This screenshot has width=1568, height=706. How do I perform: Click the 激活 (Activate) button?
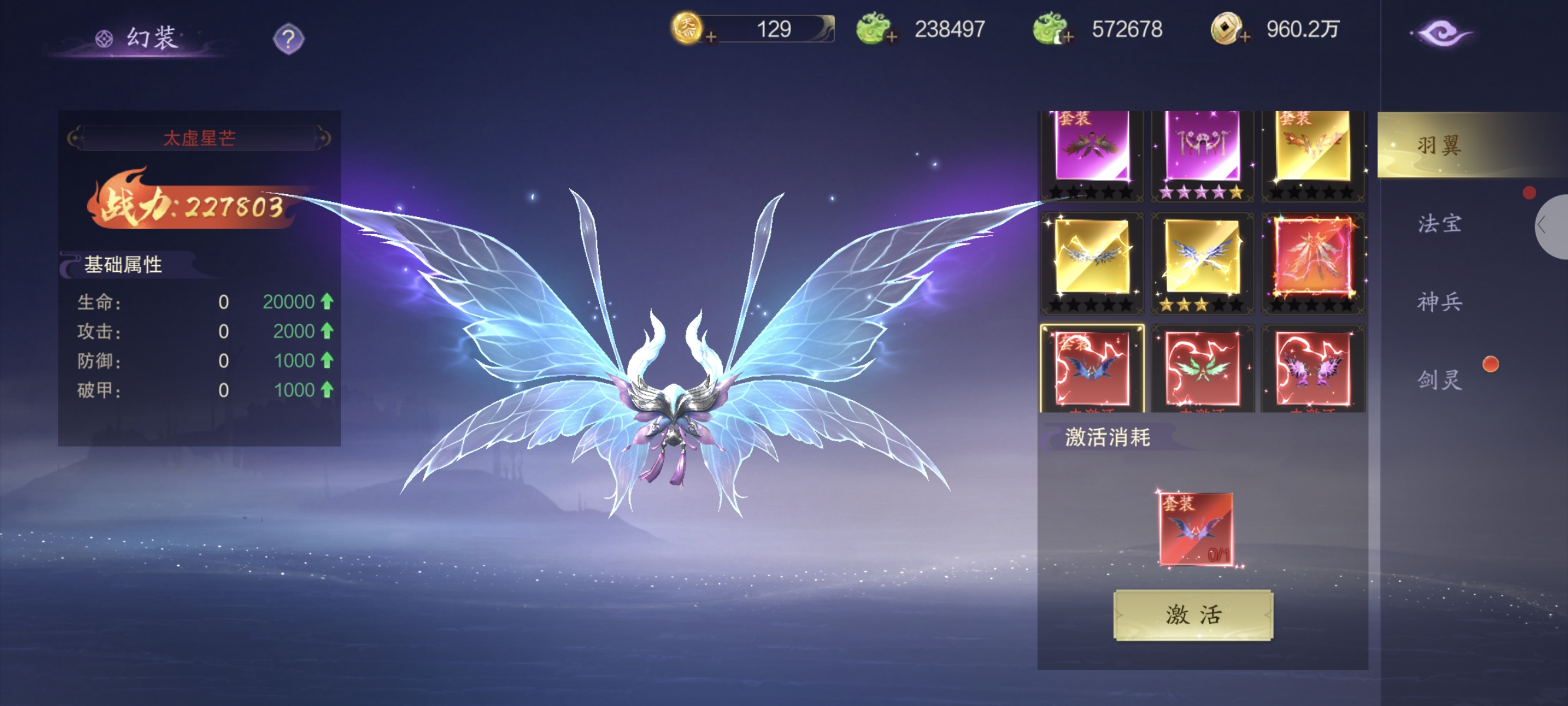pyautogui.click(x=1192, y=615)
